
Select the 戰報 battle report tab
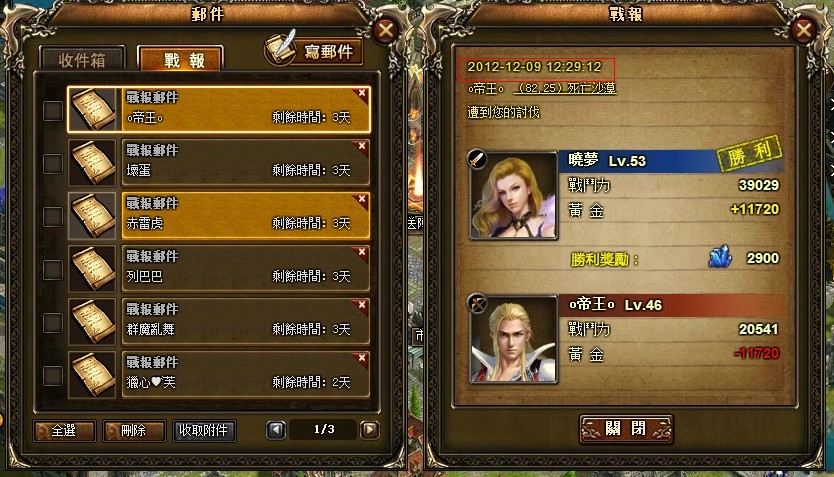pyautogui.click(x=180, y=59)
